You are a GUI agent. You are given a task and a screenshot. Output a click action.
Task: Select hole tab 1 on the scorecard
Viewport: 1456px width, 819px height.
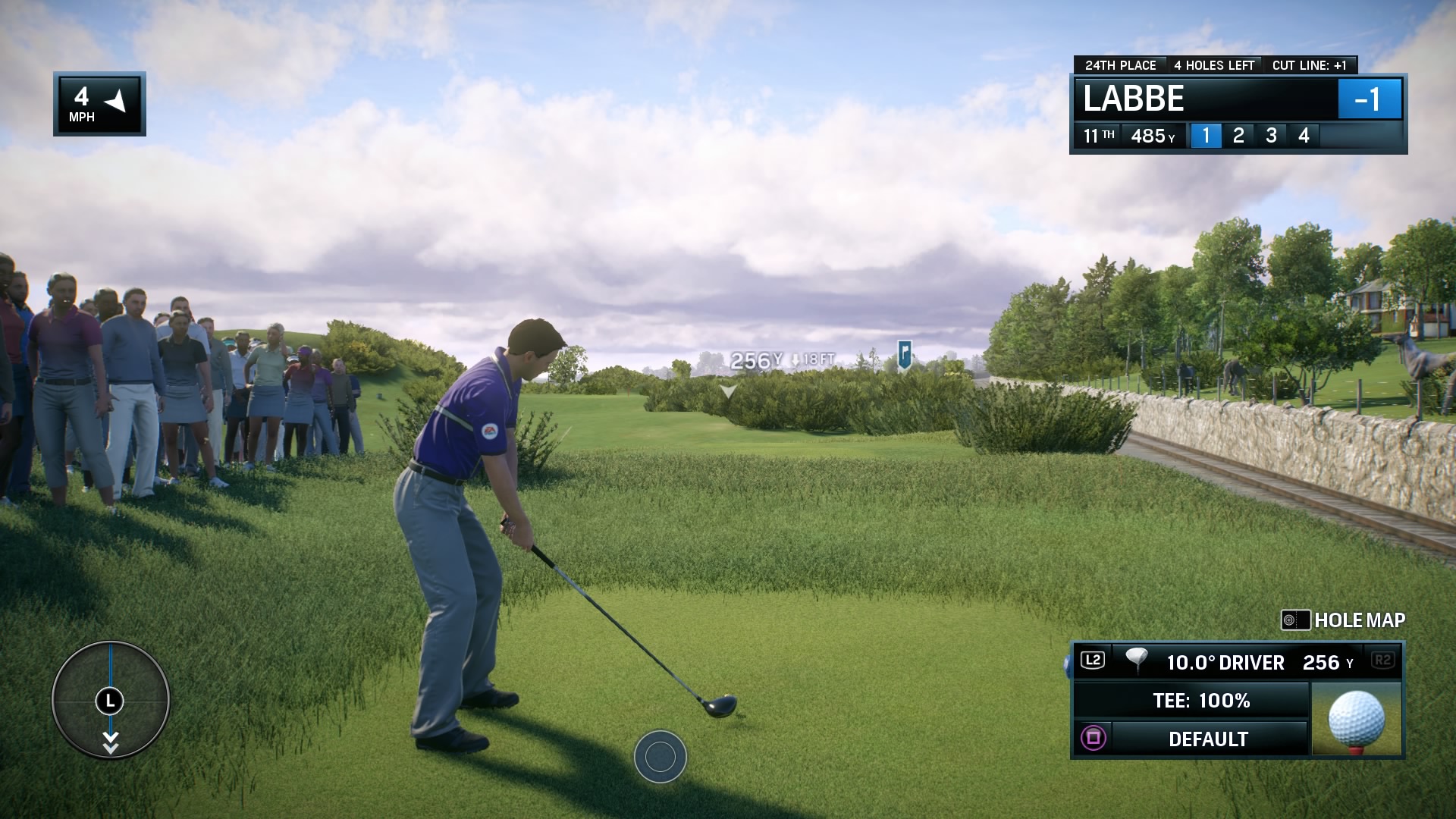(x=1208, y=136)
